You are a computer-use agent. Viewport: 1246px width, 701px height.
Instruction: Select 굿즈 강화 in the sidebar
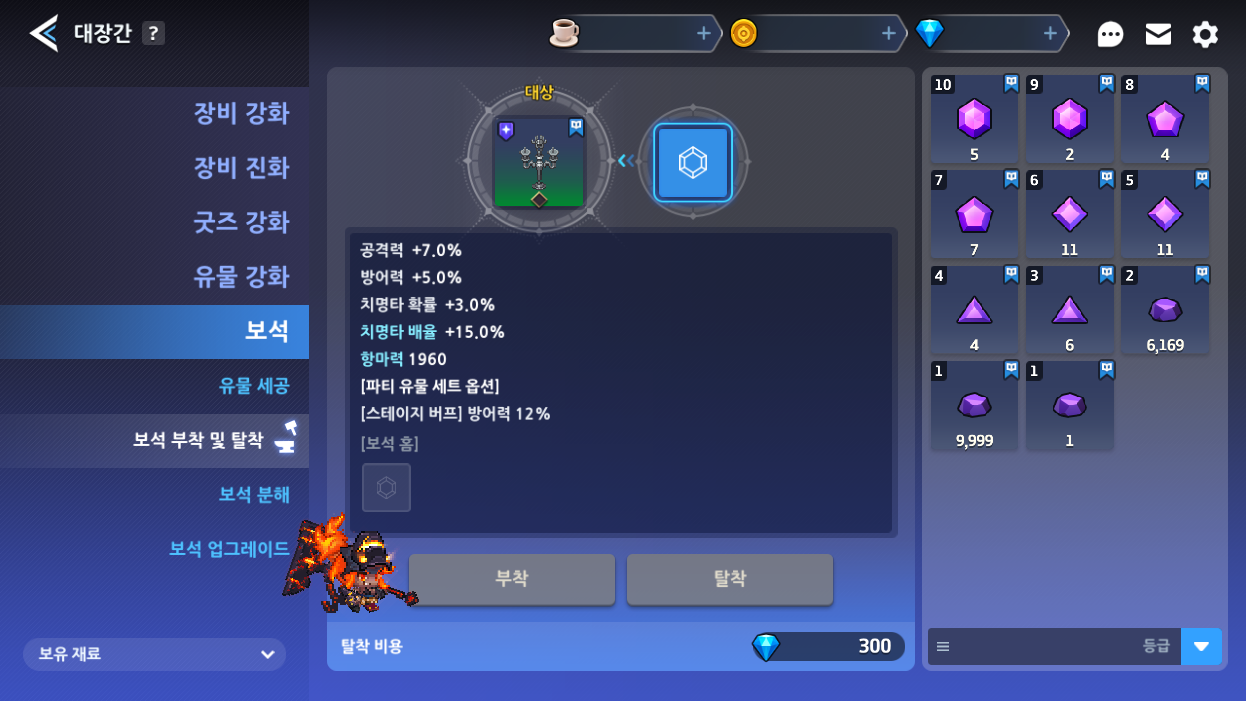pyautogui.click(x=241, y=222)
